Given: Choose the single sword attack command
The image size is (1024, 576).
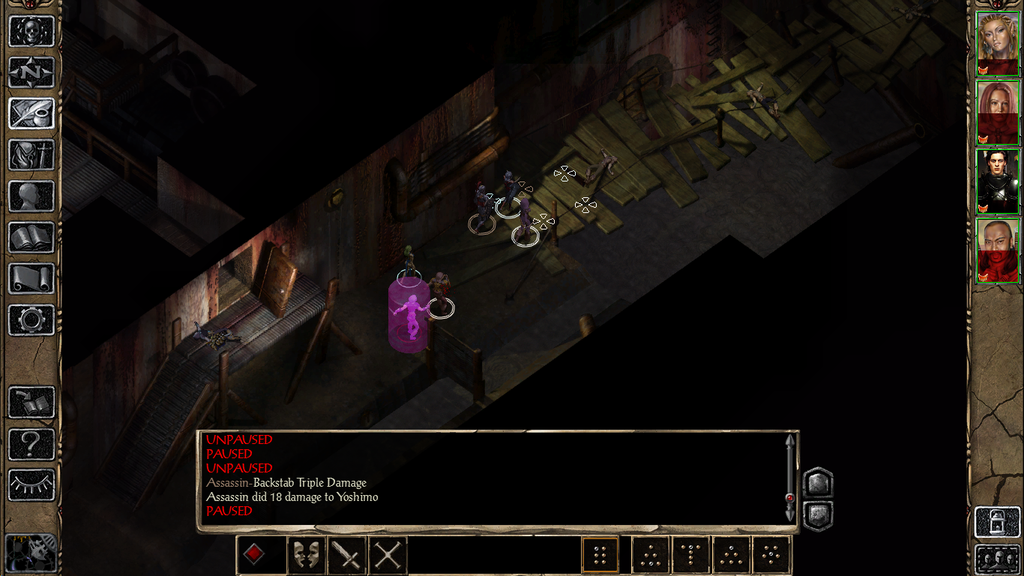Looking at the screenshot, I should coord(346,555).
